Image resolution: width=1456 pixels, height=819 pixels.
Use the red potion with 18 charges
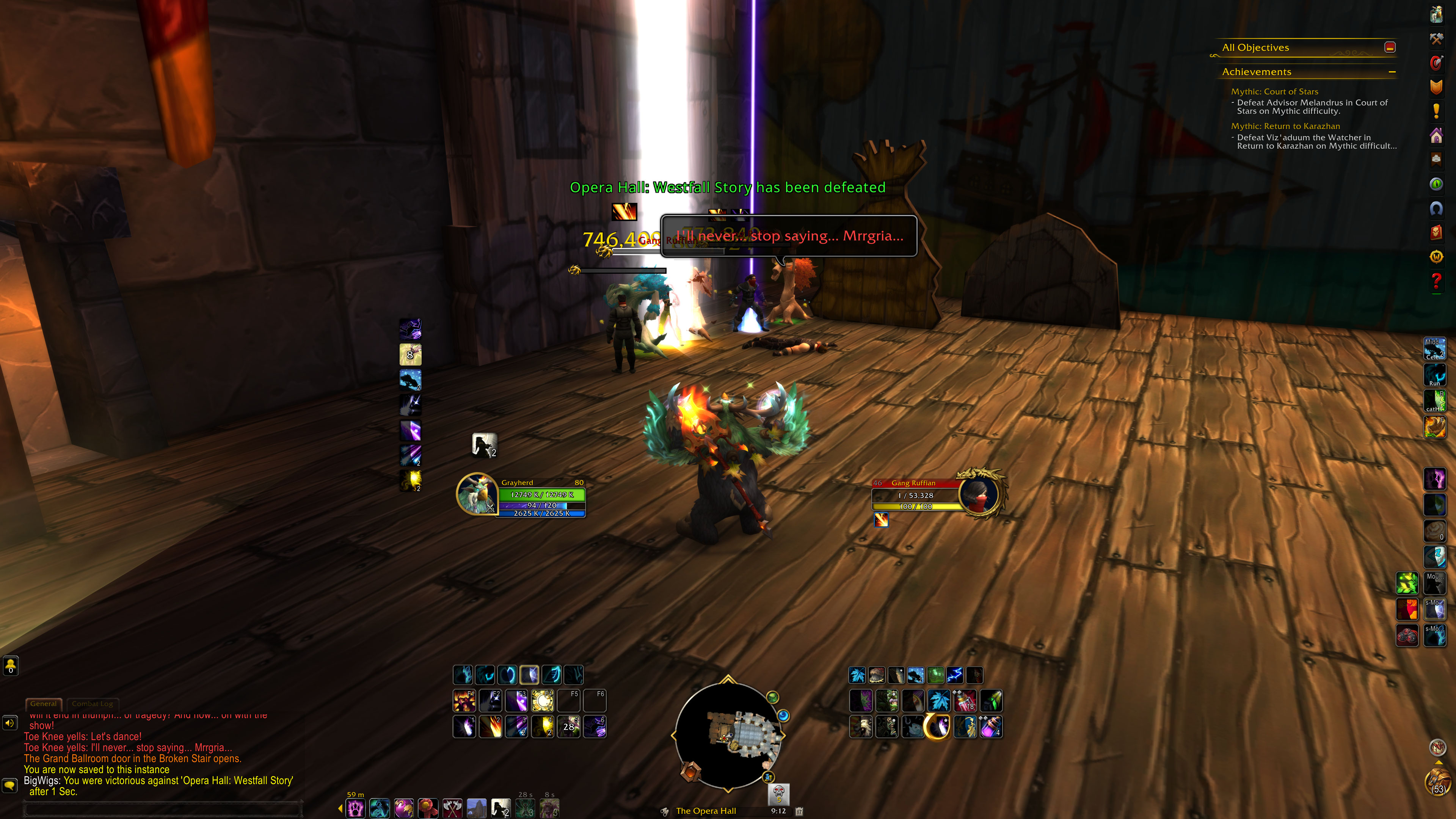point(965,701)
